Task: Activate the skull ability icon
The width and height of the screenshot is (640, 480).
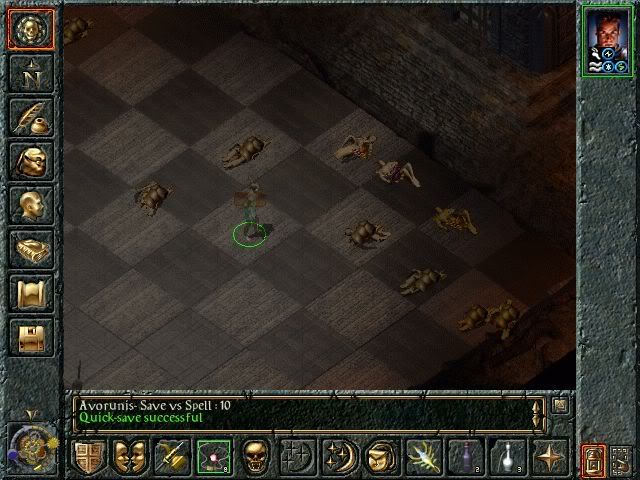Action: pos(256,457)
